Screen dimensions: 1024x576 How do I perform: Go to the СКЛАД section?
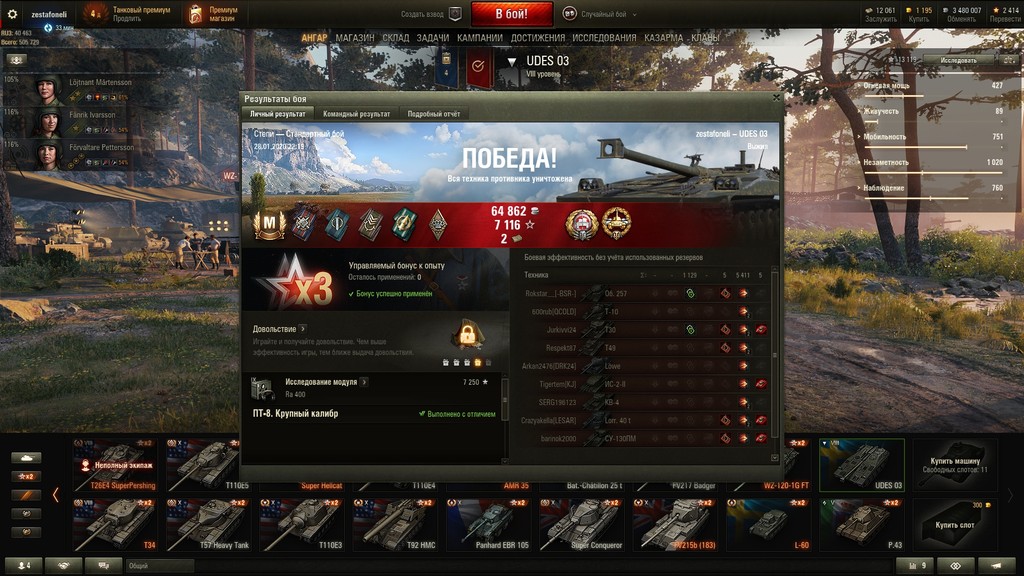pos(396,38)
